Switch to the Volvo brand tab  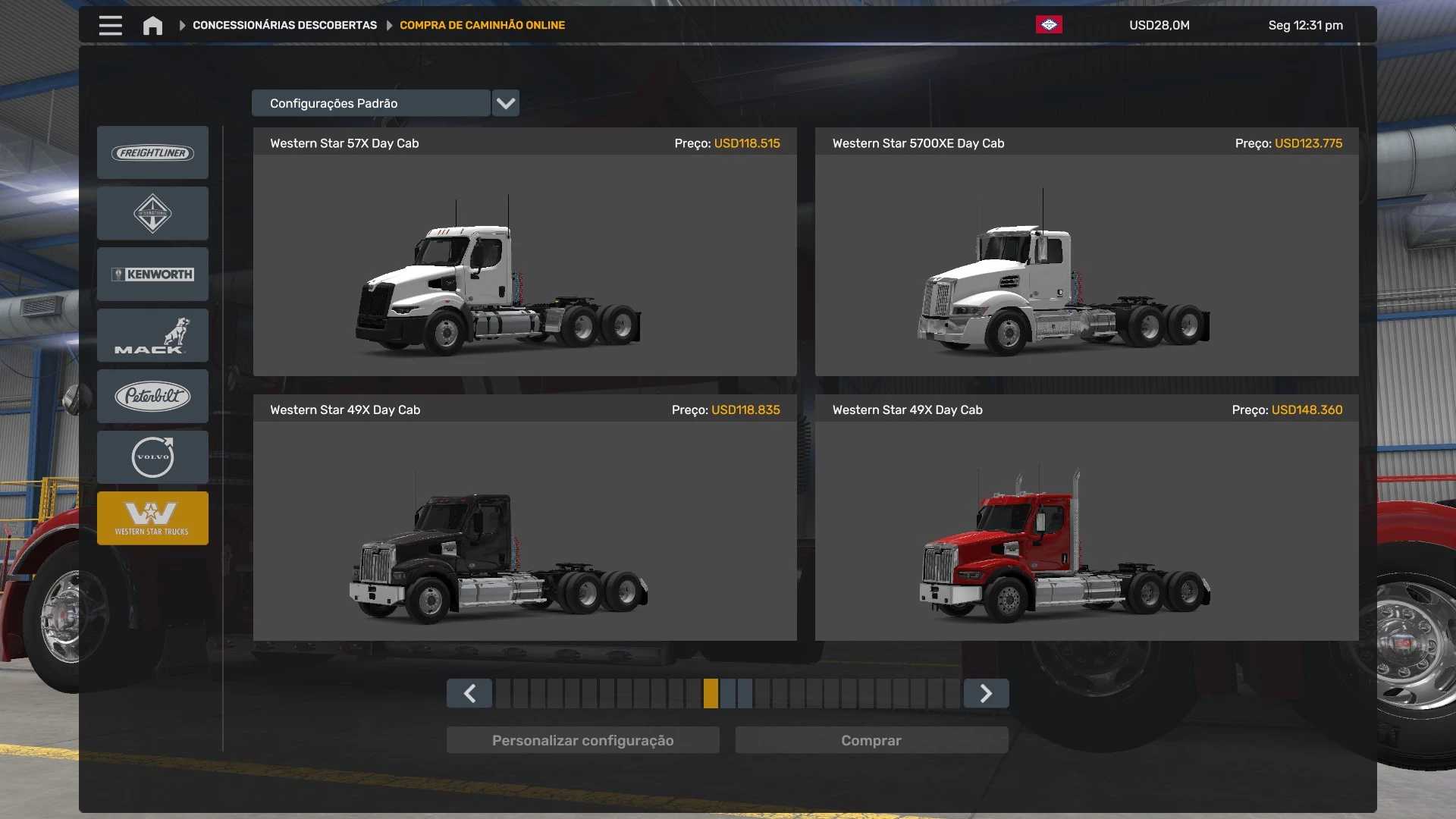152,457
